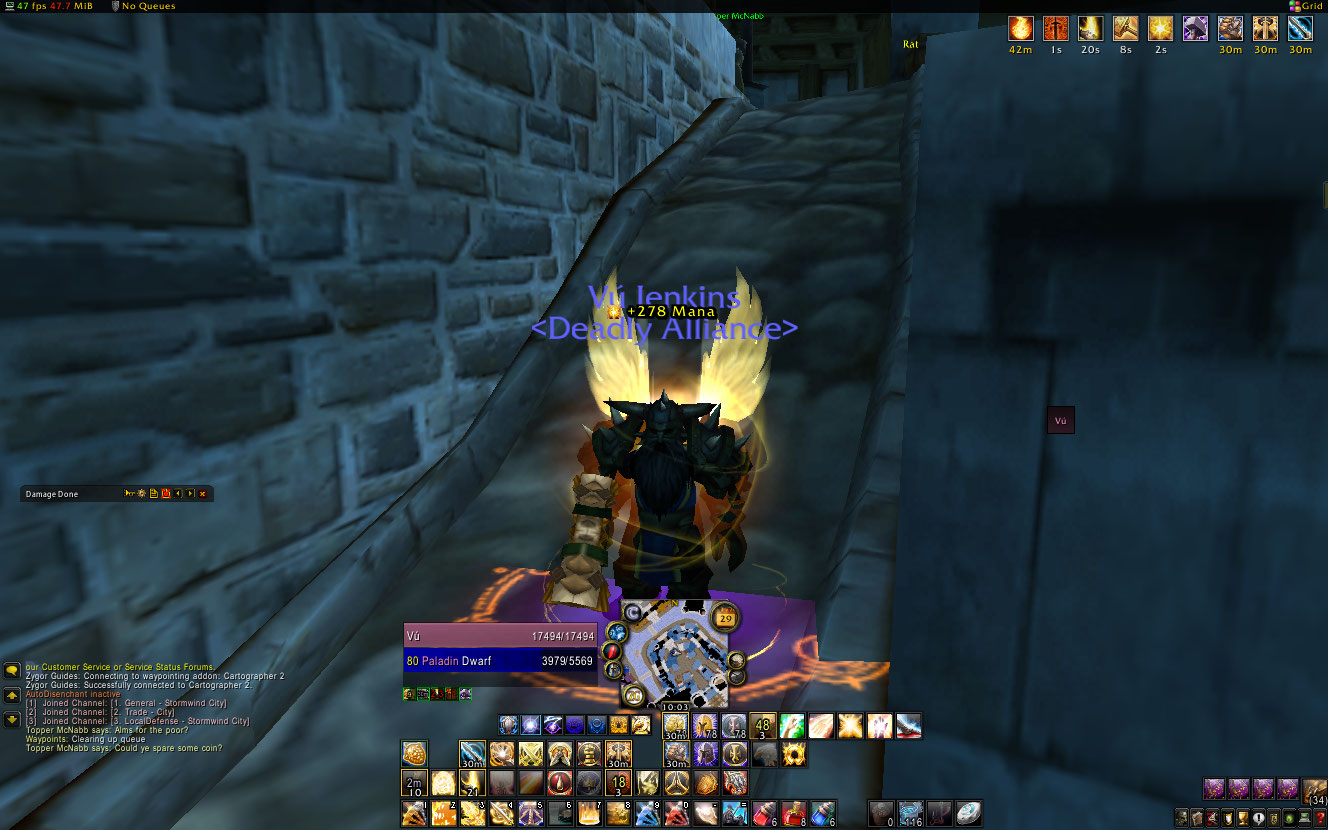The height and width of the screenshot is (830, 1328).
Task: Dismiss the 42m fiery buff in the top right
Action: tap(1021, 30)
